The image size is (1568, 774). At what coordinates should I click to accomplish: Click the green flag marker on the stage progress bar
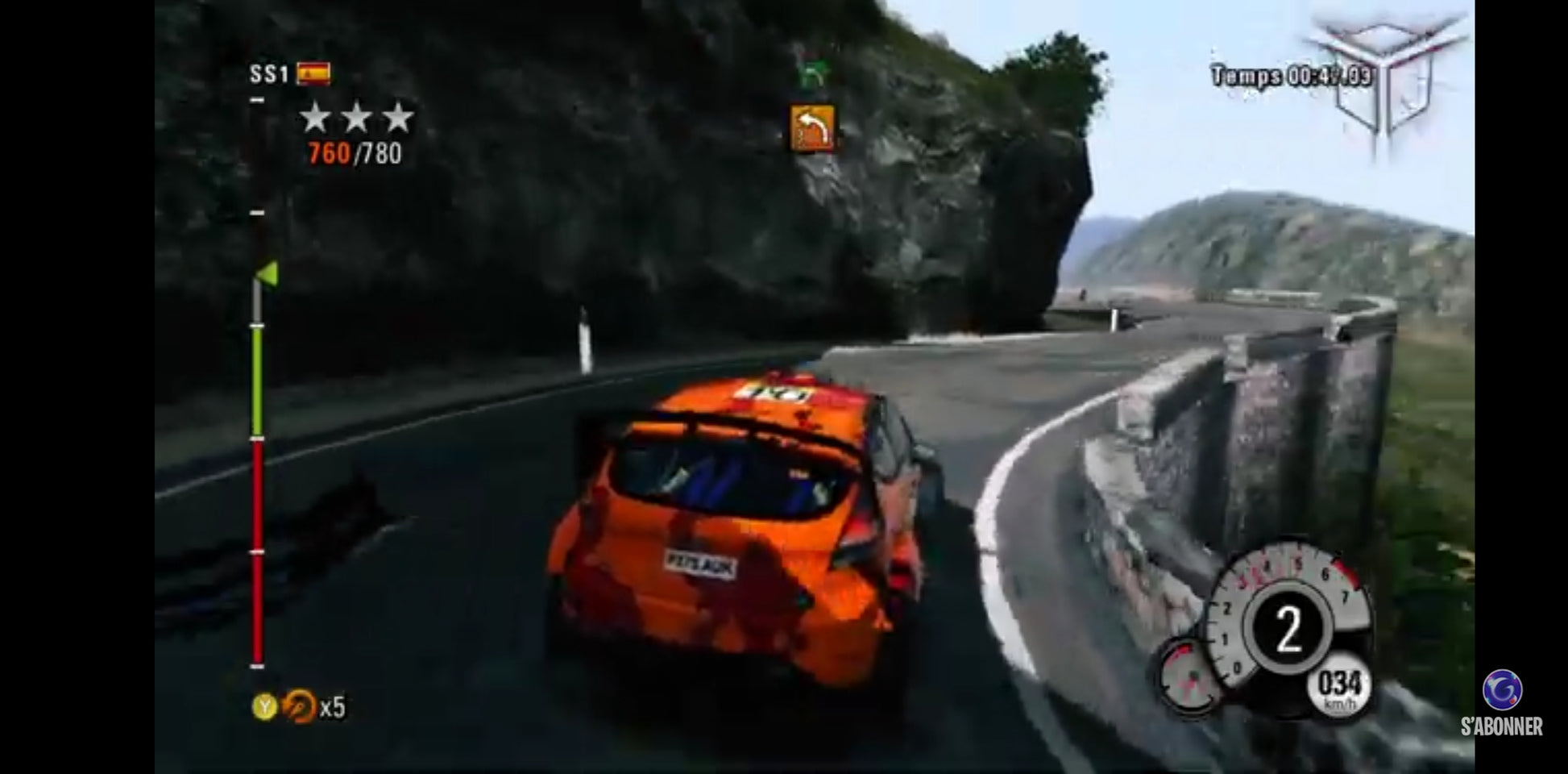coord(268,274)
